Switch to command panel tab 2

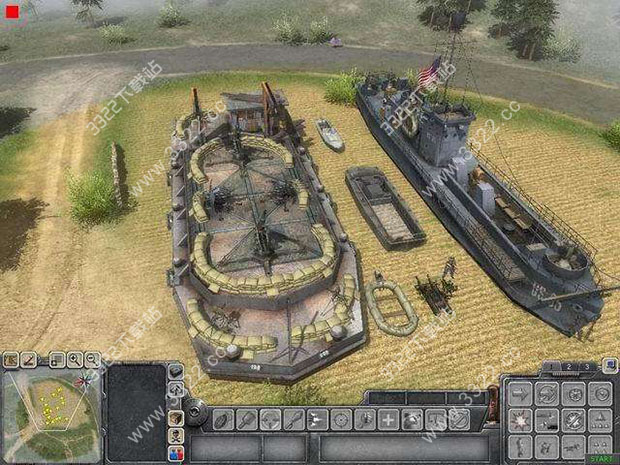(x=569, y=368)
